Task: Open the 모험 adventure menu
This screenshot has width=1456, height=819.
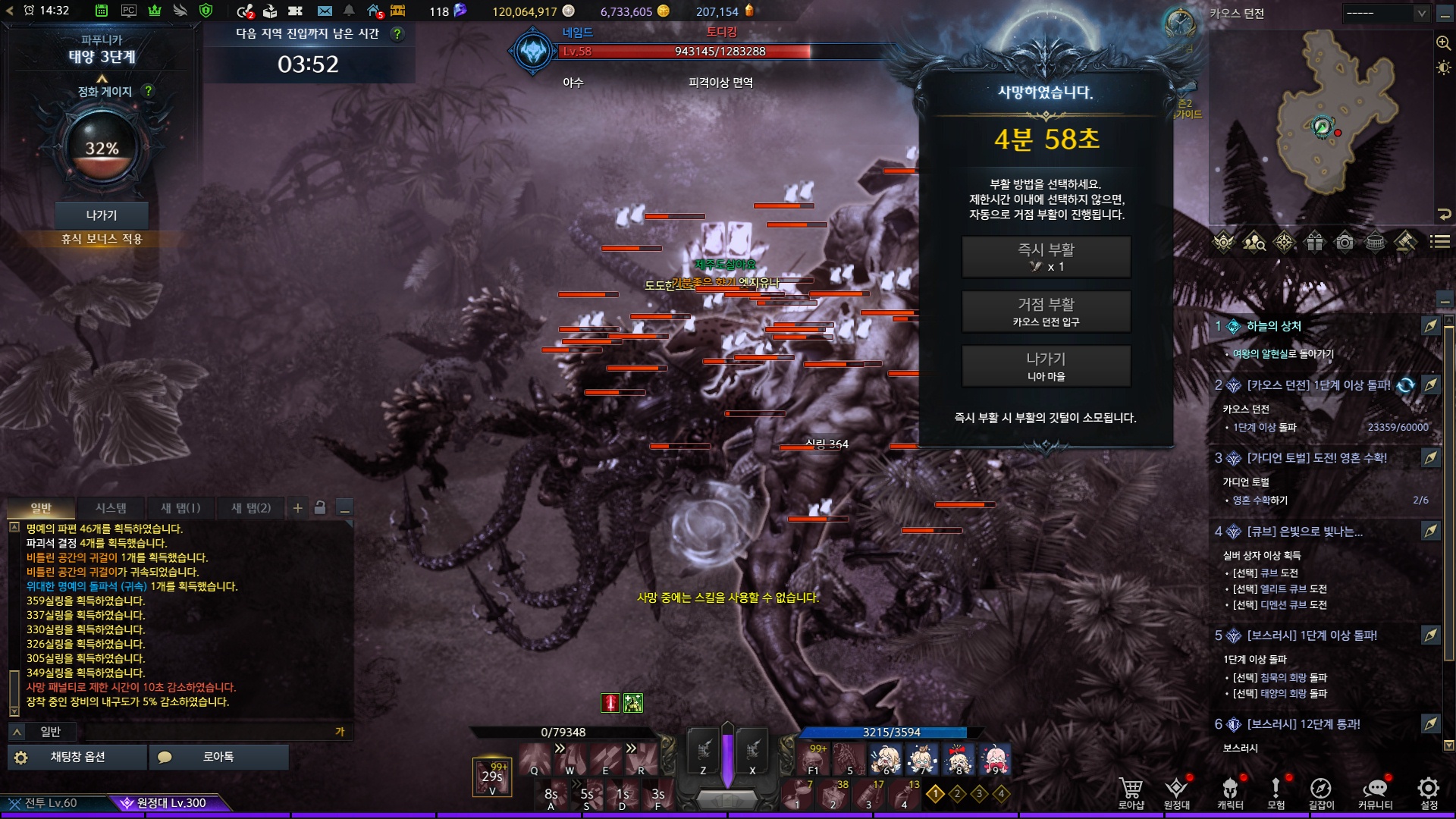Action: pyautogui.click(x=1276, y=792)
